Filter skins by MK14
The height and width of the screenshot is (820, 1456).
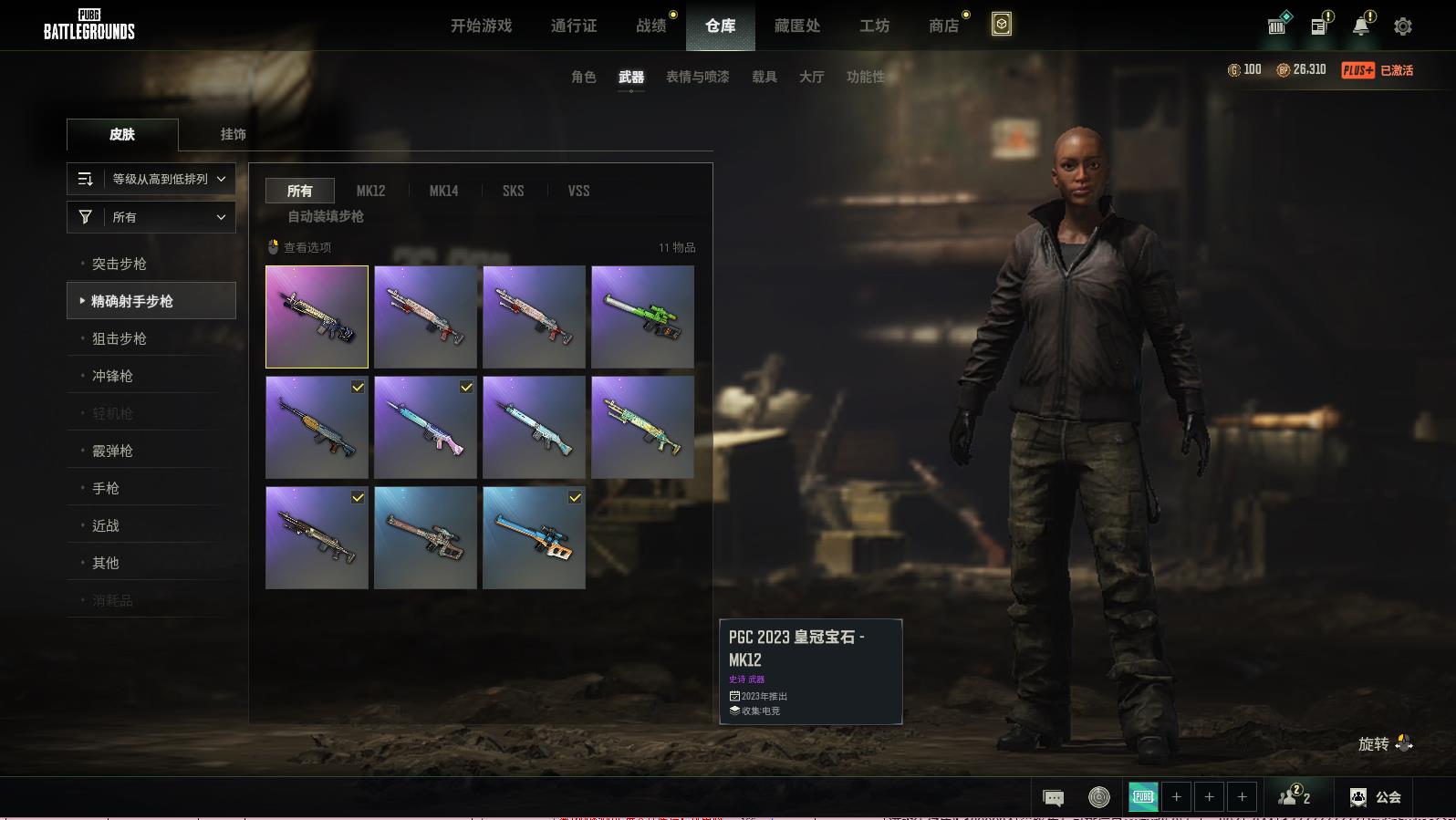coord(443,191)
